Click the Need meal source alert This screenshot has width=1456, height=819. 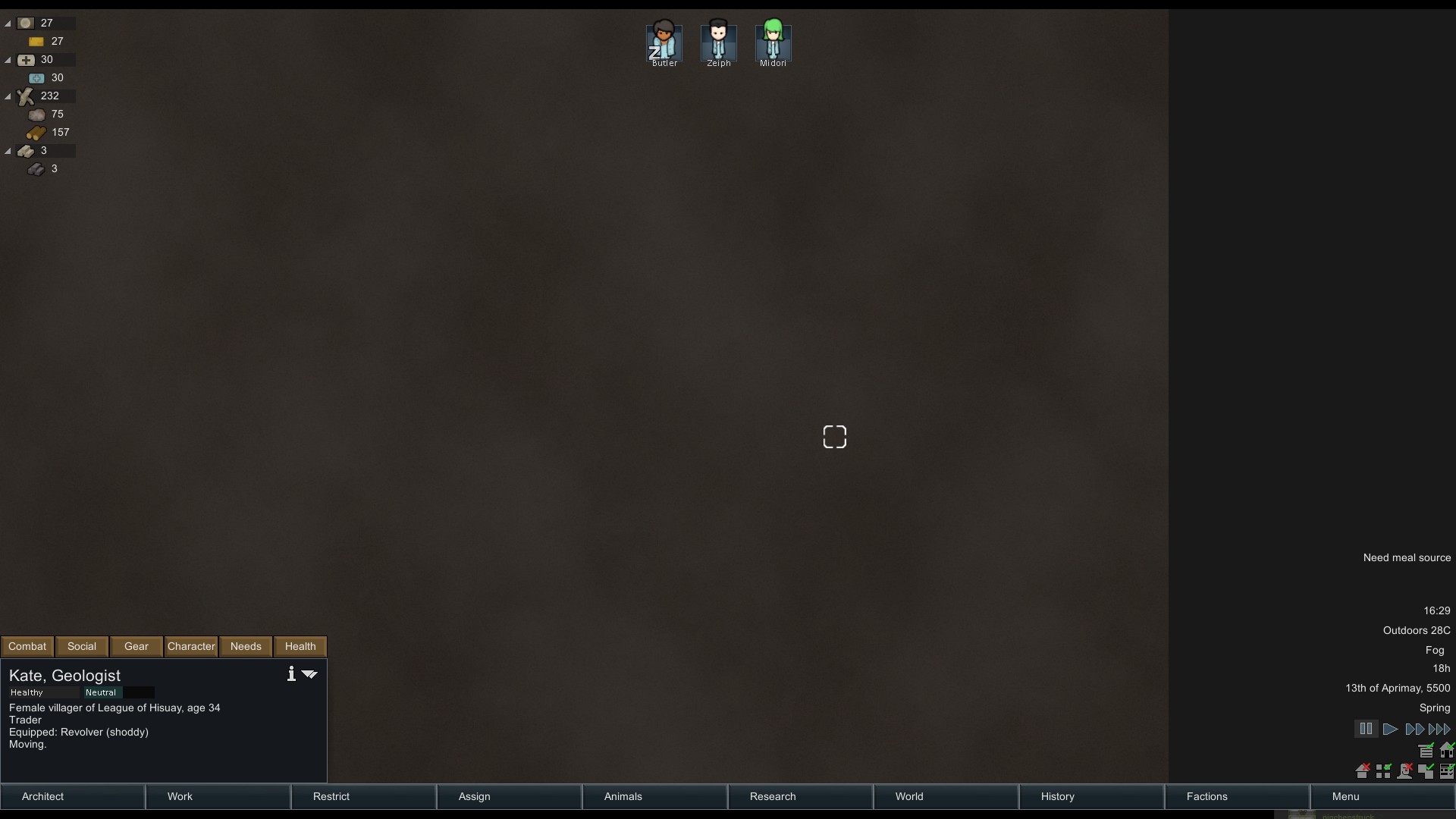(x=1406, y=557)
